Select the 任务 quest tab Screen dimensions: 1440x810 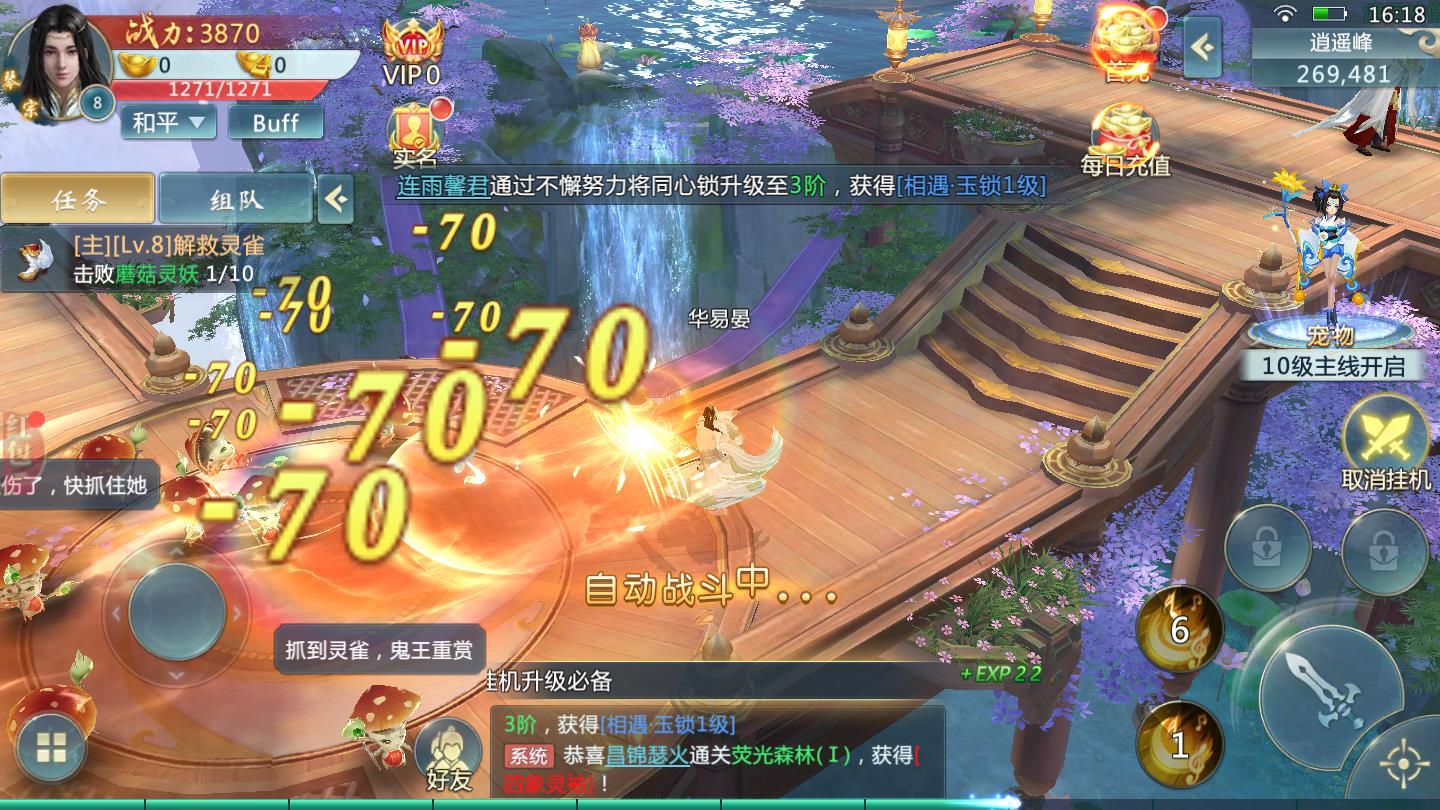click(79, 199)
